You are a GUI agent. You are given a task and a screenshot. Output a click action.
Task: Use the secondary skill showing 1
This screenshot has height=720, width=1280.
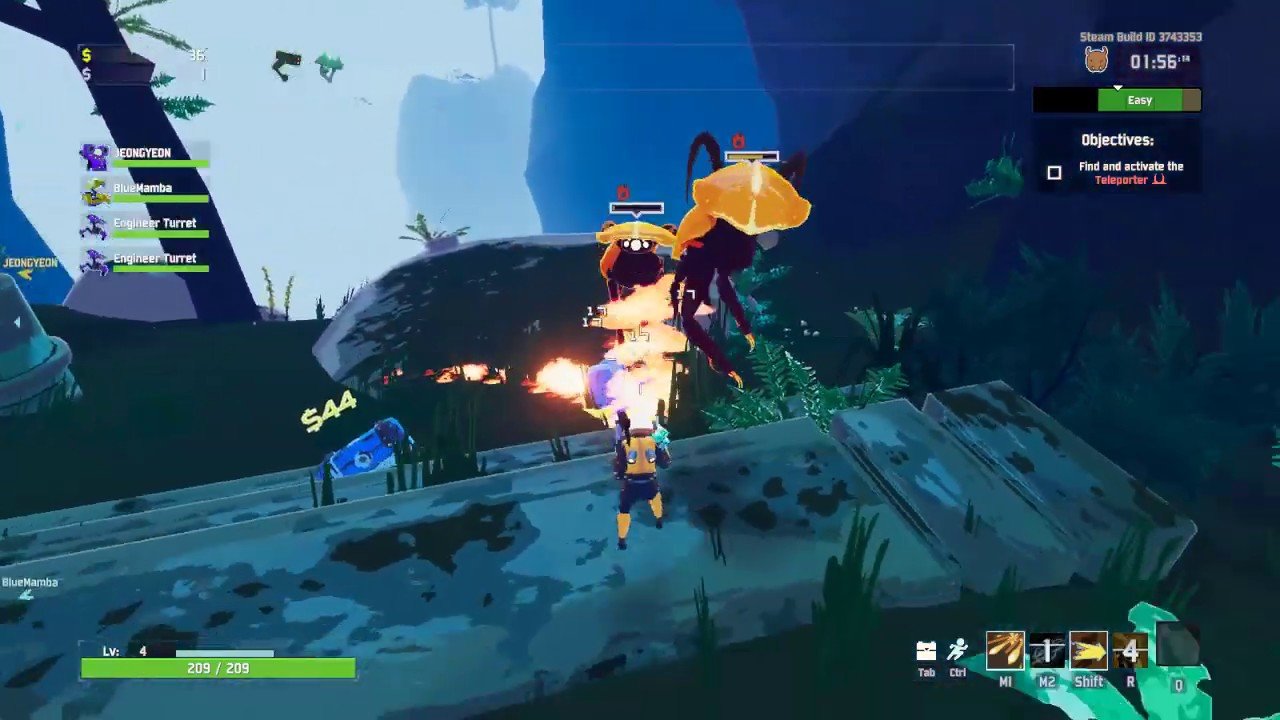pyautogui.click(x=1047, y=651)
